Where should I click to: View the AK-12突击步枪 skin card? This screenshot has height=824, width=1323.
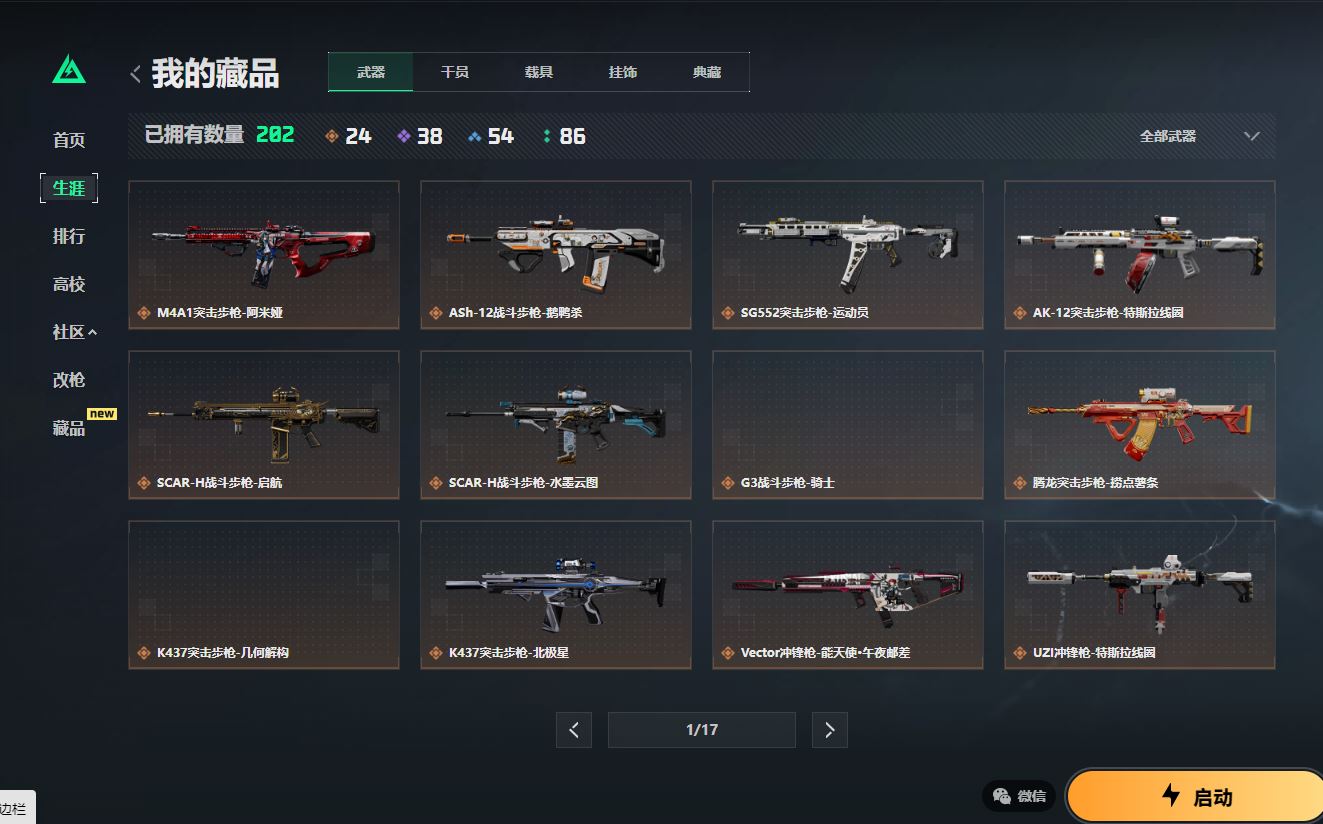click(x=1140, y=254)
